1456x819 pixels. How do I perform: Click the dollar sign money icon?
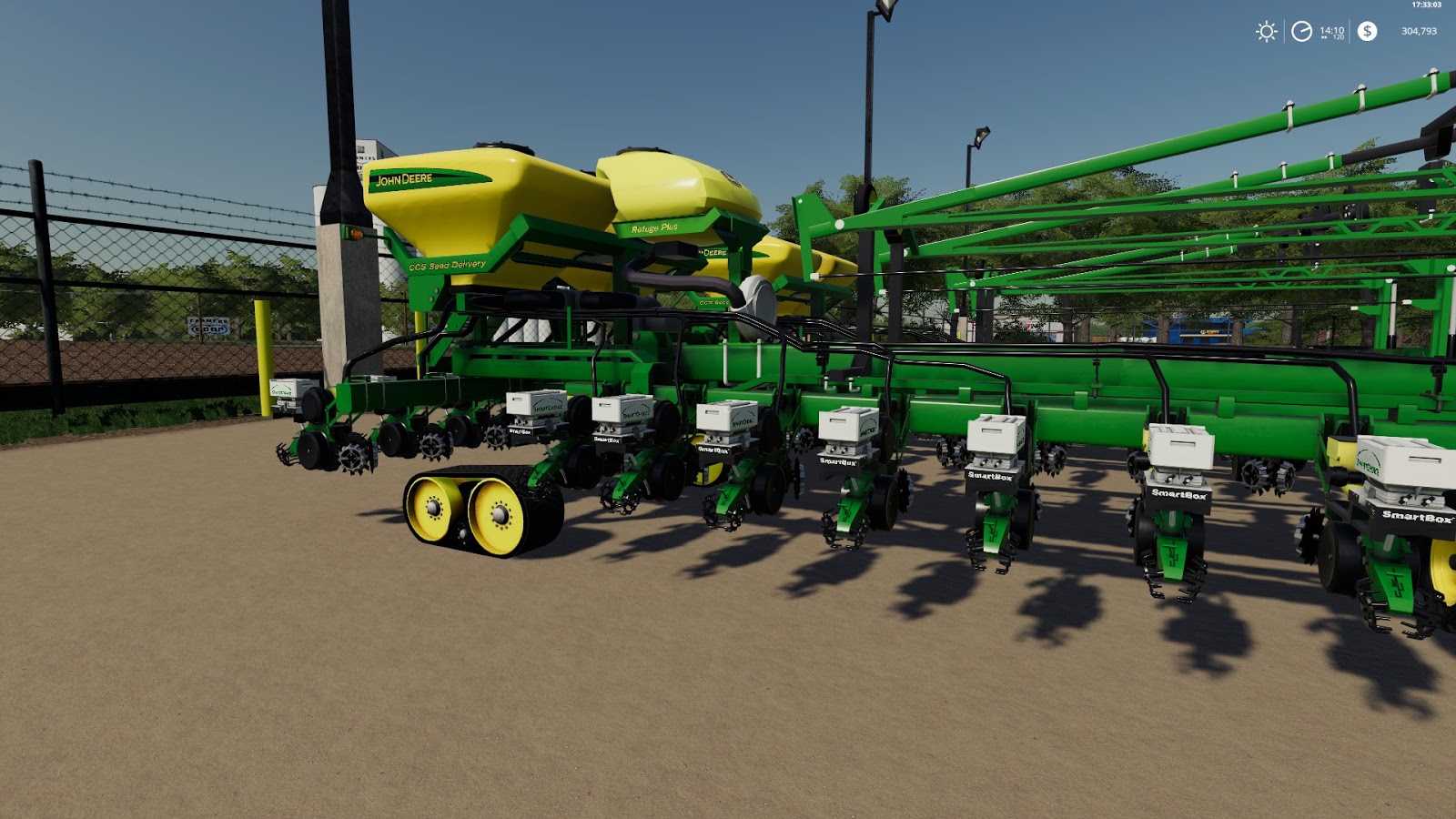tap(1367, 31)
